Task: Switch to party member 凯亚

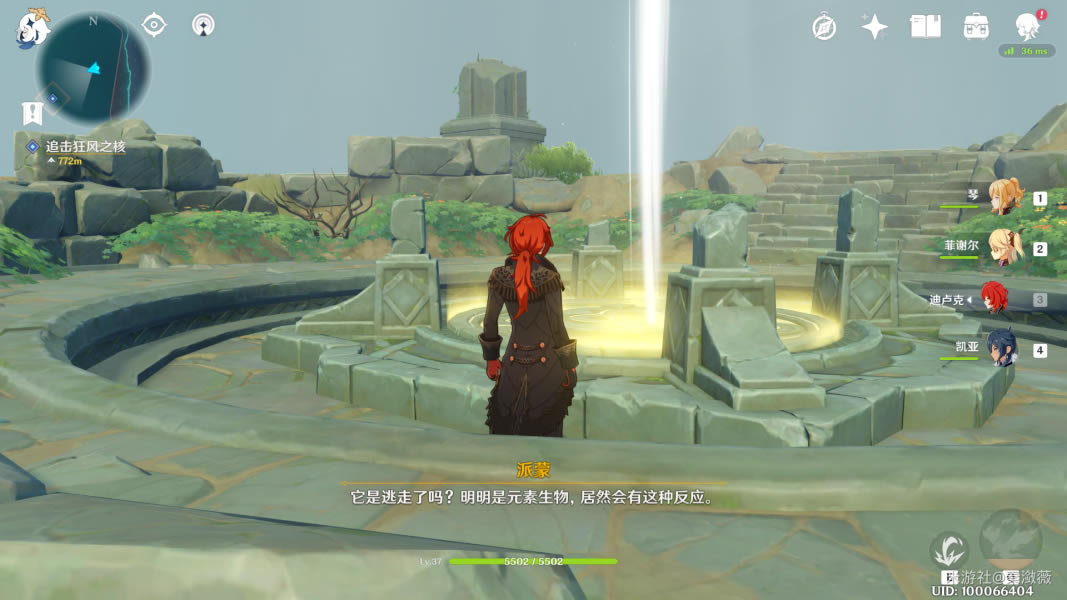Action: [x=1003, y=349]
